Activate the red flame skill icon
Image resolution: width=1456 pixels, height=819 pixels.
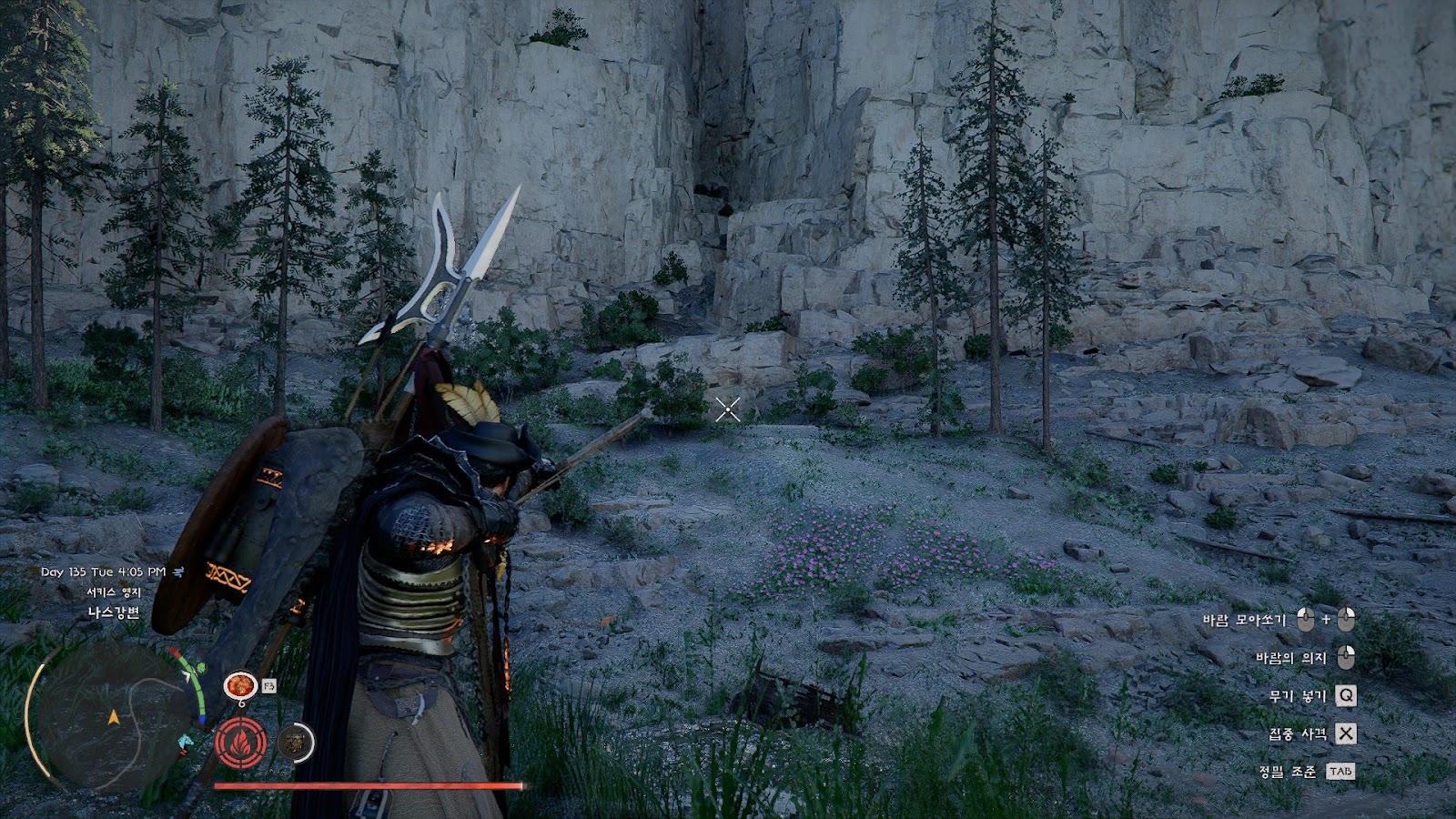point(241,743)
